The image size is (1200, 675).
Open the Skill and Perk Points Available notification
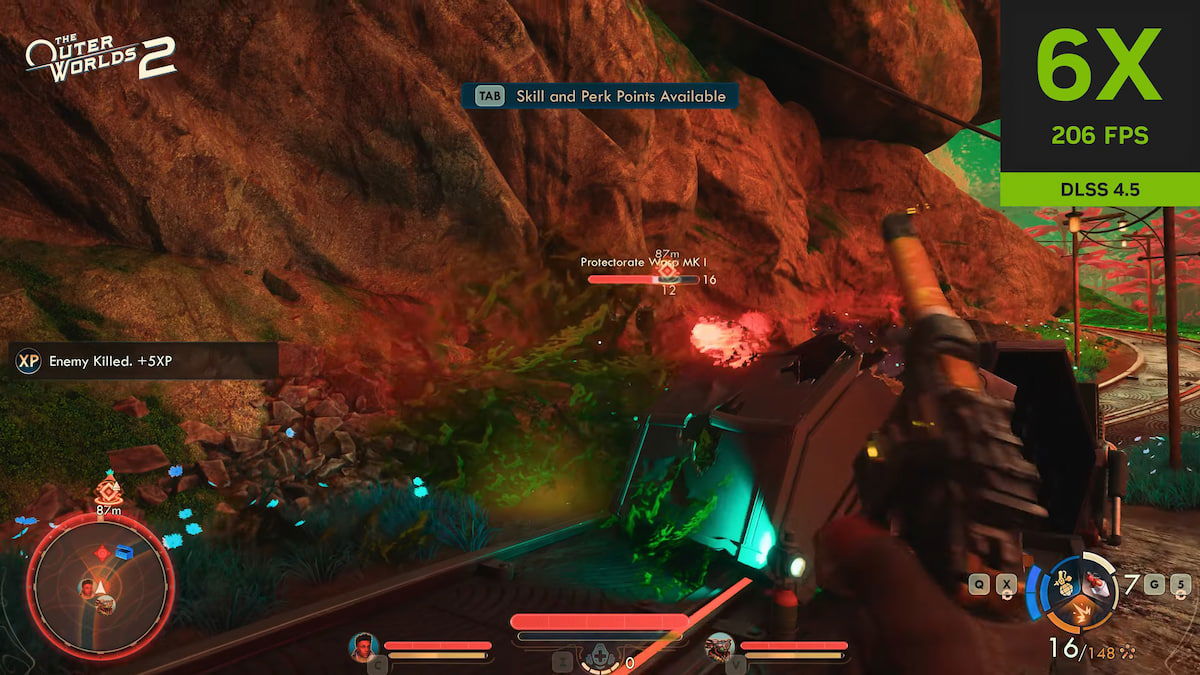(x=600, y=96)
